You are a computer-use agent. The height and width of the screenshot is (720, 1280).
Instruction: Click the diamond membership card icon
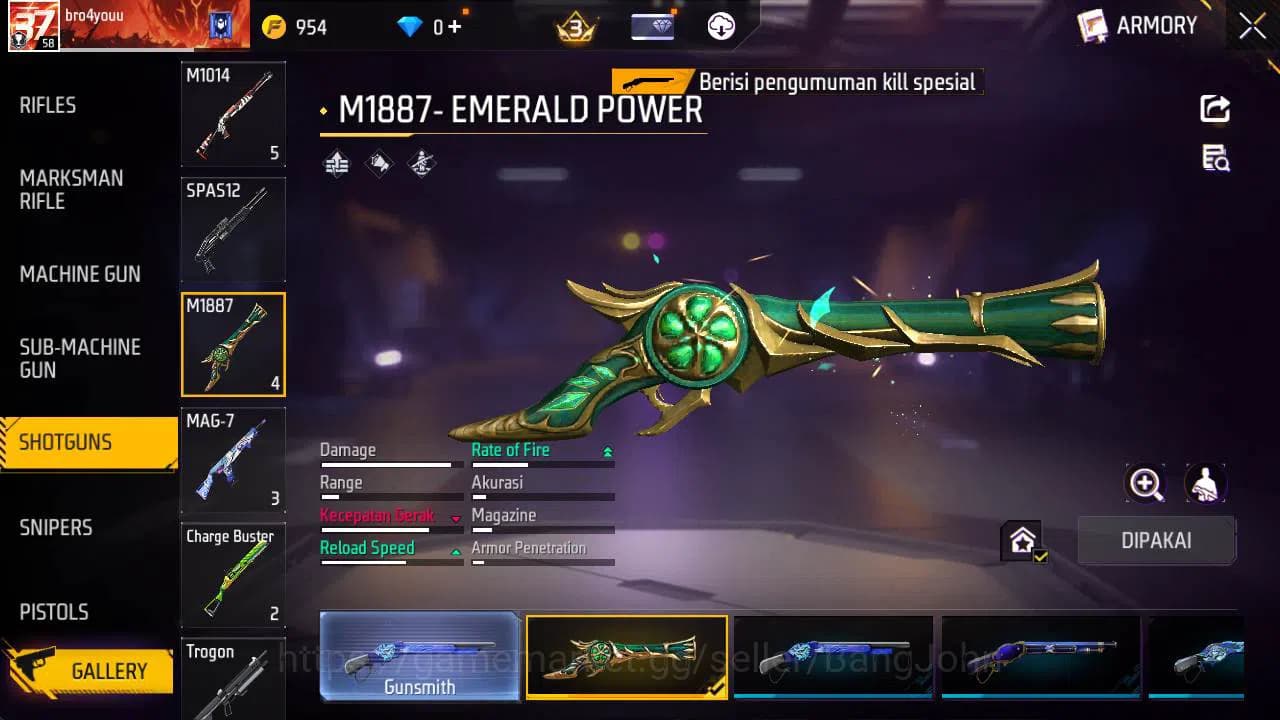click(655, 25)
